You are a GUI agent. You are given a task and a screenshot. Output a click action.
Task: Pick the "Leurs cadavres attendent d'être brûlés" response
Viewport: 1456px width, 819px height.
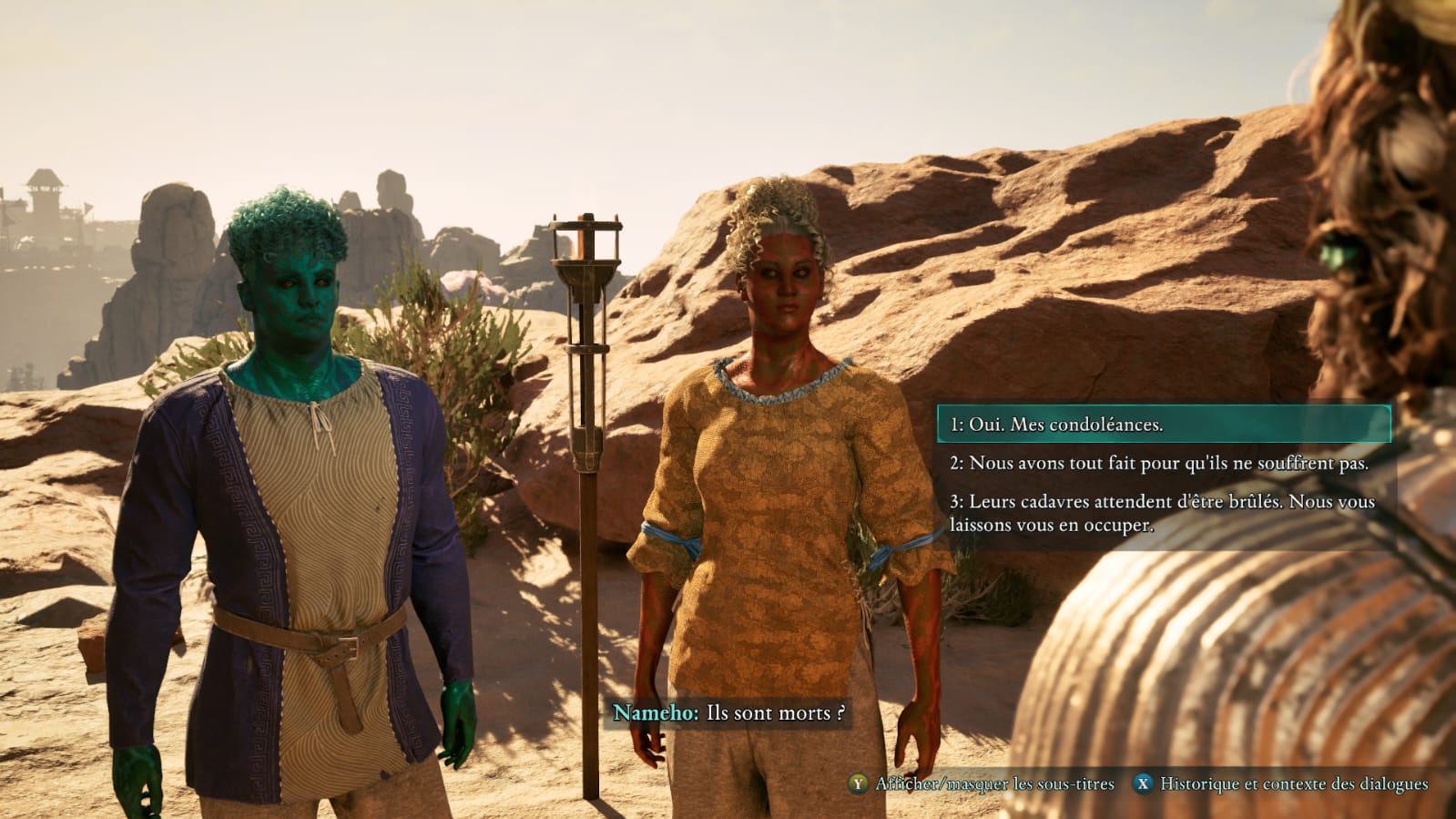[x=1161, y=513]
